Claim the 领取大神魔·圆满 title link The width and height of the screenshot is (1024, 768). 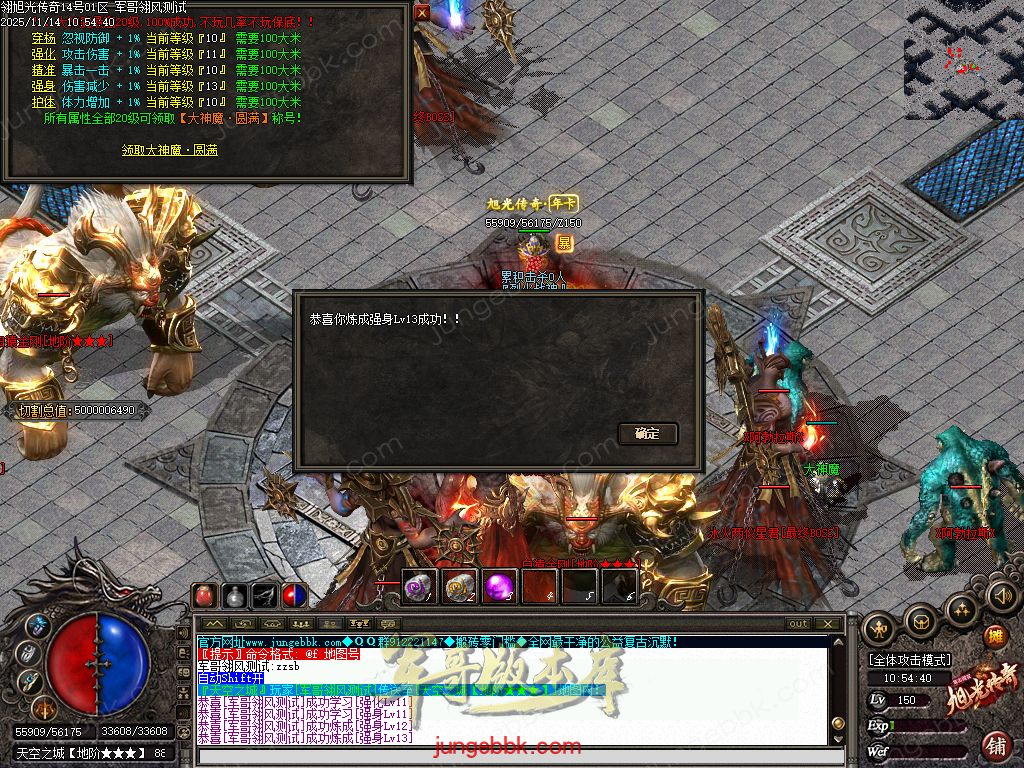(170, 150)
